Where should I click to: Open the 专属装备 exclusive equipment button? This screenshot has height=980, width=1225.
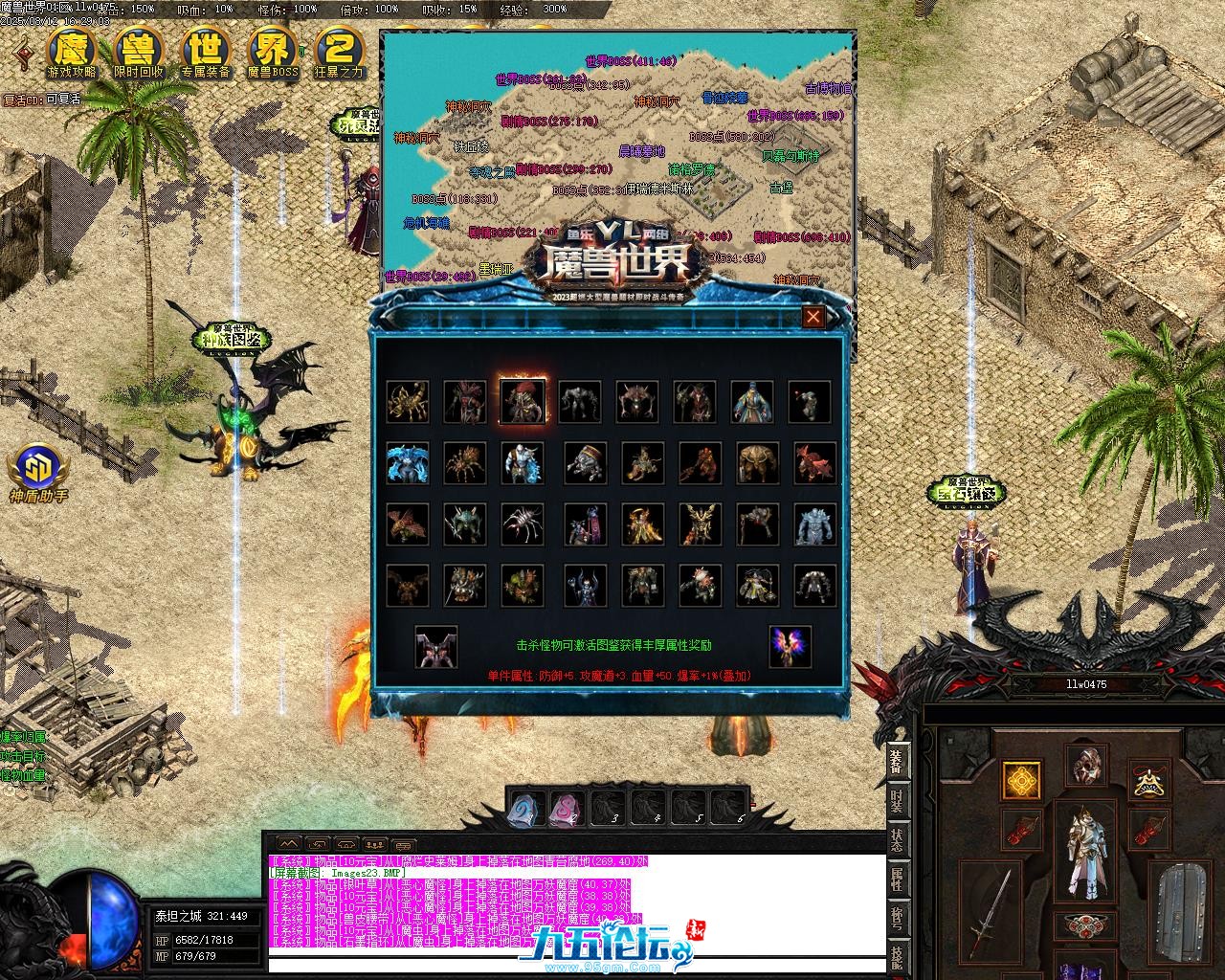pyautogui.click(x=206, y=53)
